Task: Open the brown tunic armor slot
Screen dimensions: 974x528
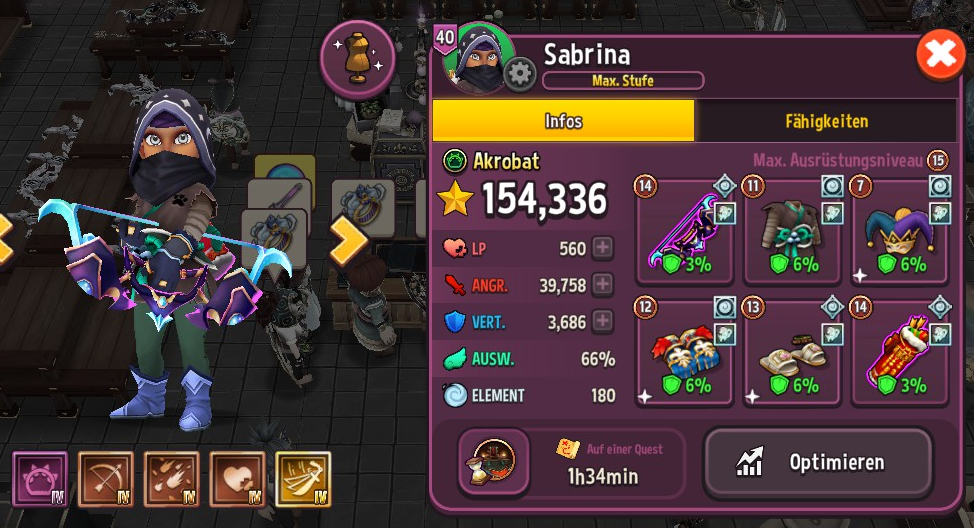Action: pos(792,232)
